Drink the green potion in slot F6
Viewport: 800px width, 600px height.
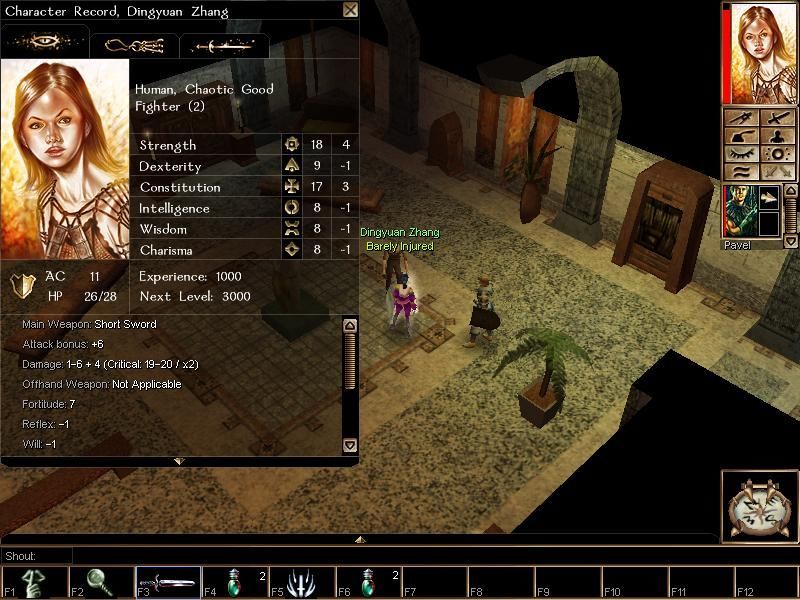point(368,583)
